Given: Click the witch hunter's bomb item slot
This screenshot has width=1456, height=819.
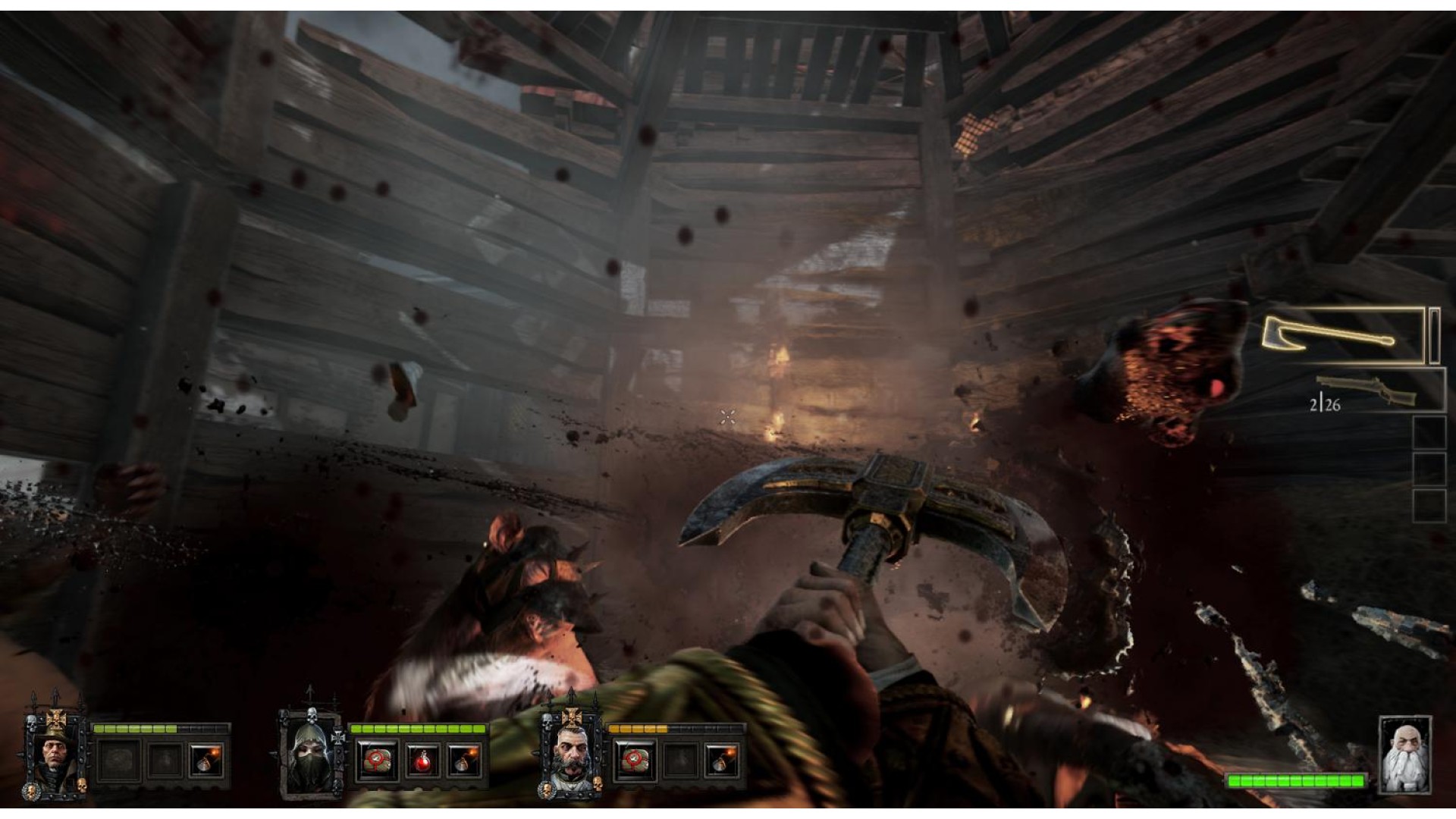Looking at the screenshot, I should [x=206, y=759].
